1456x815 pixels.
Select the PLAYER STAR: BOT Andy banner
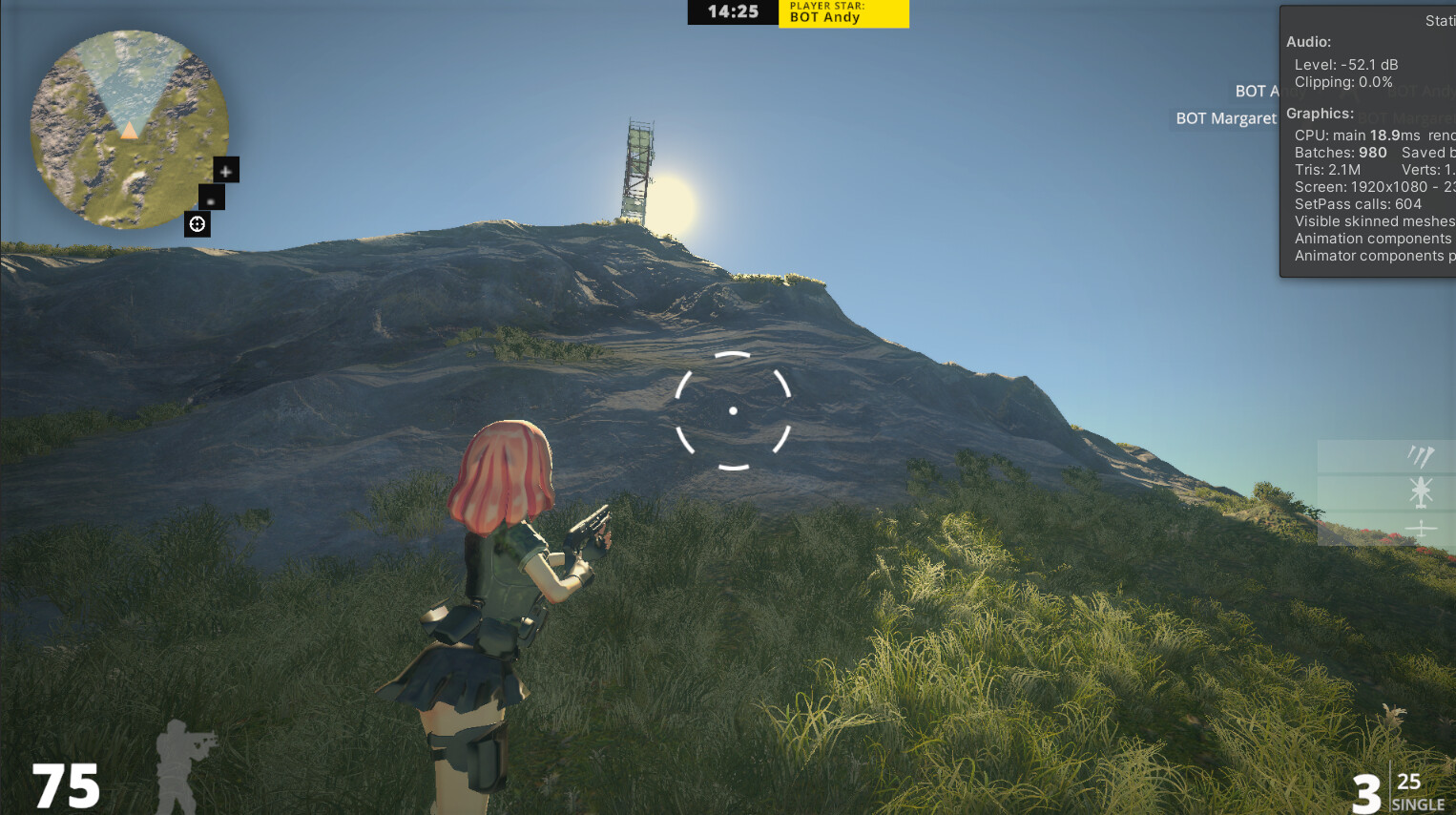[843, 13]
